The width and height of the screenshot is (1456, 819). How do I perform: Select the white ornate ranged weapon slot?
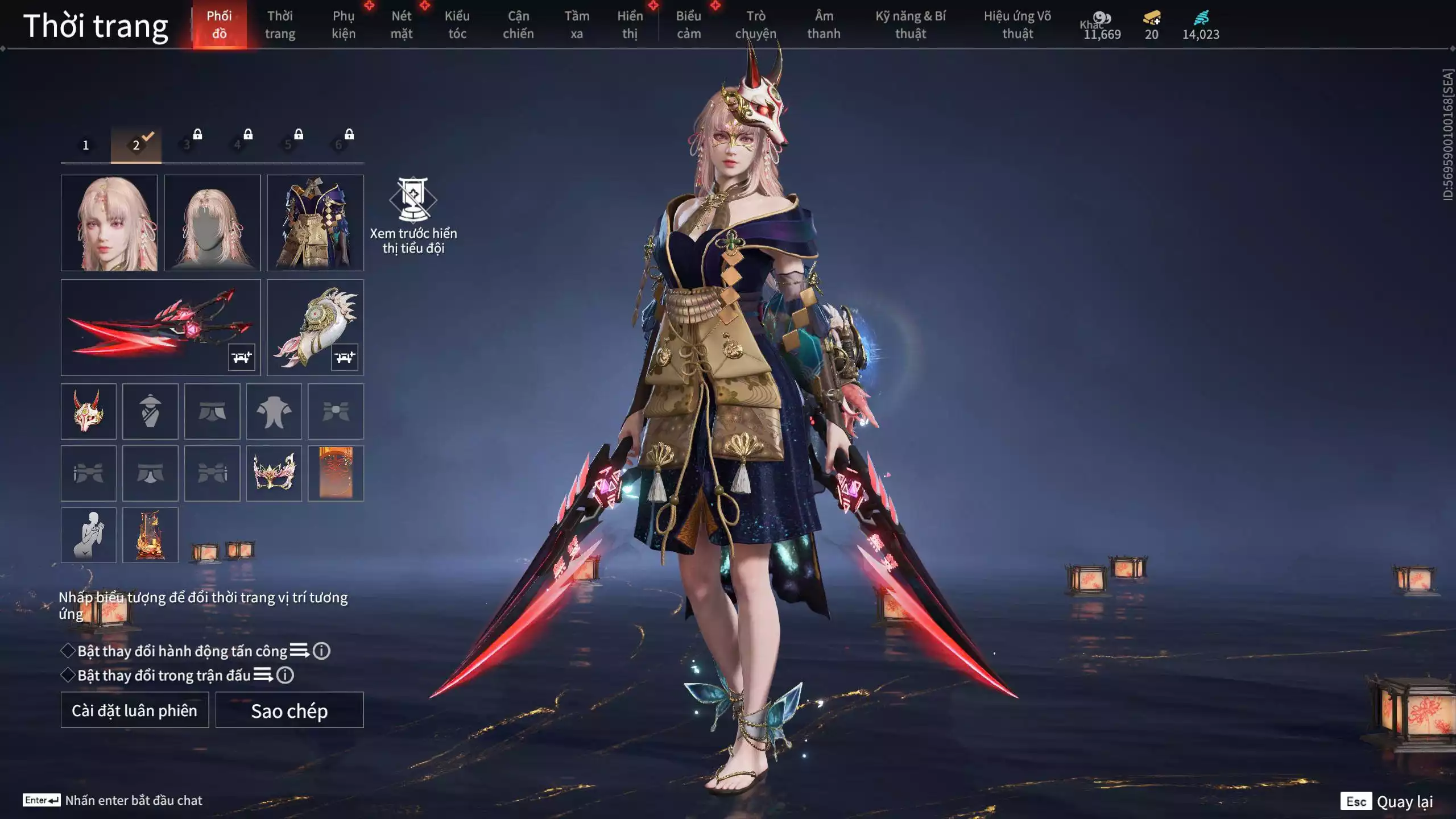[x=315, y=327]
